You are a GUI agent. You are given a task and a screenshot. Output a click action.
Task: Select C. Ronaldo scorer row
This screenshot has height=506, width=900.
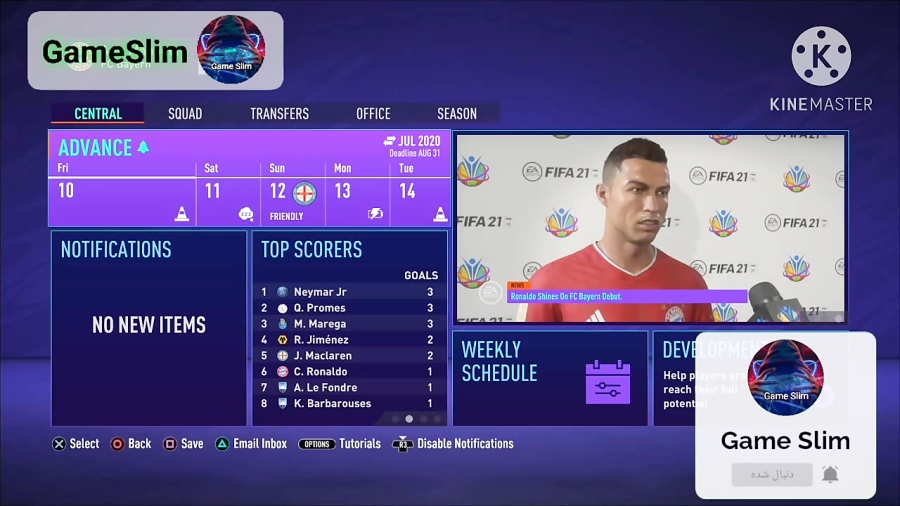349,372
